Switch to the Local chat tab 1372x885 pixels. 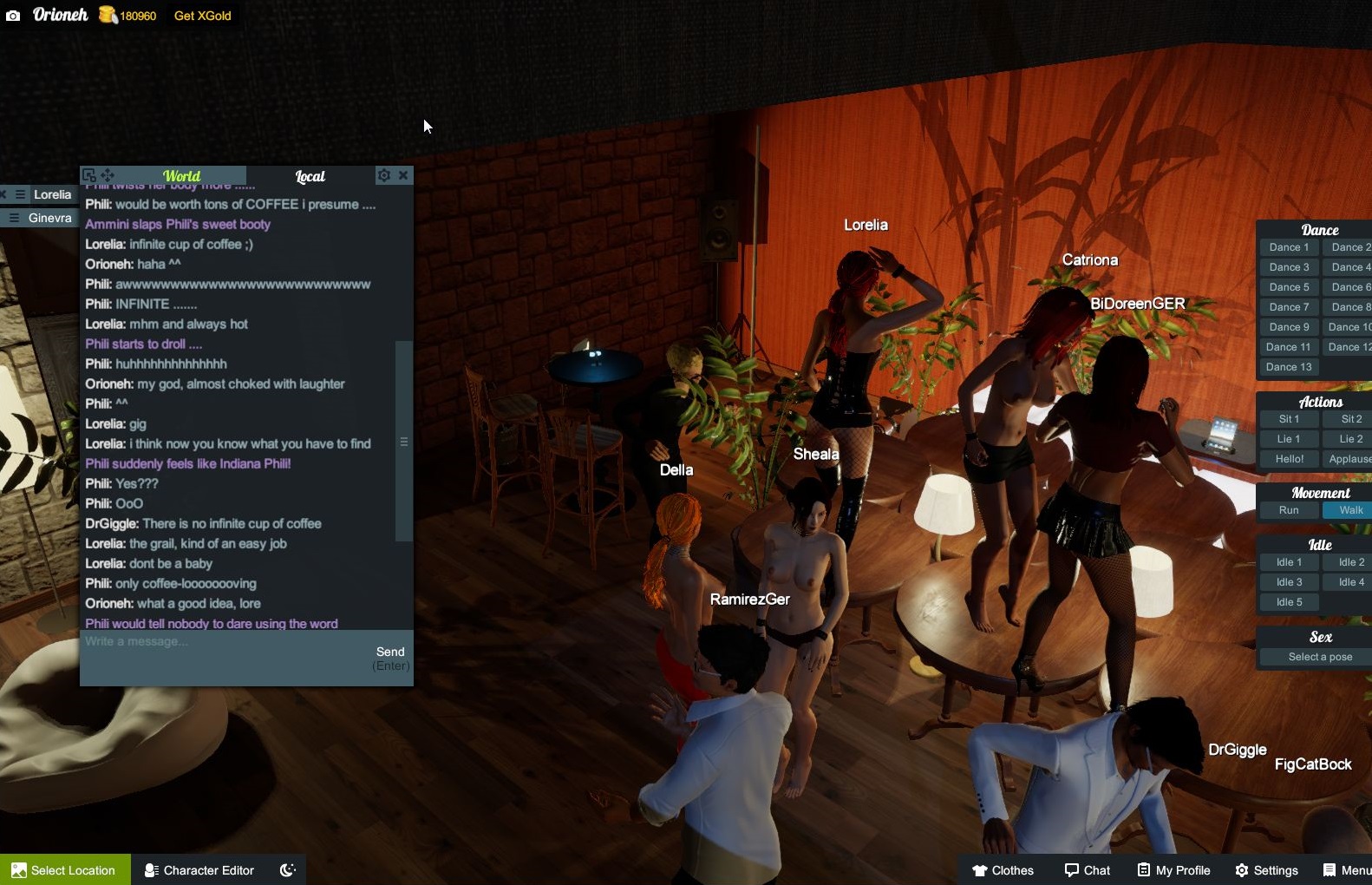pyautogui.click(x=310, y=175)
